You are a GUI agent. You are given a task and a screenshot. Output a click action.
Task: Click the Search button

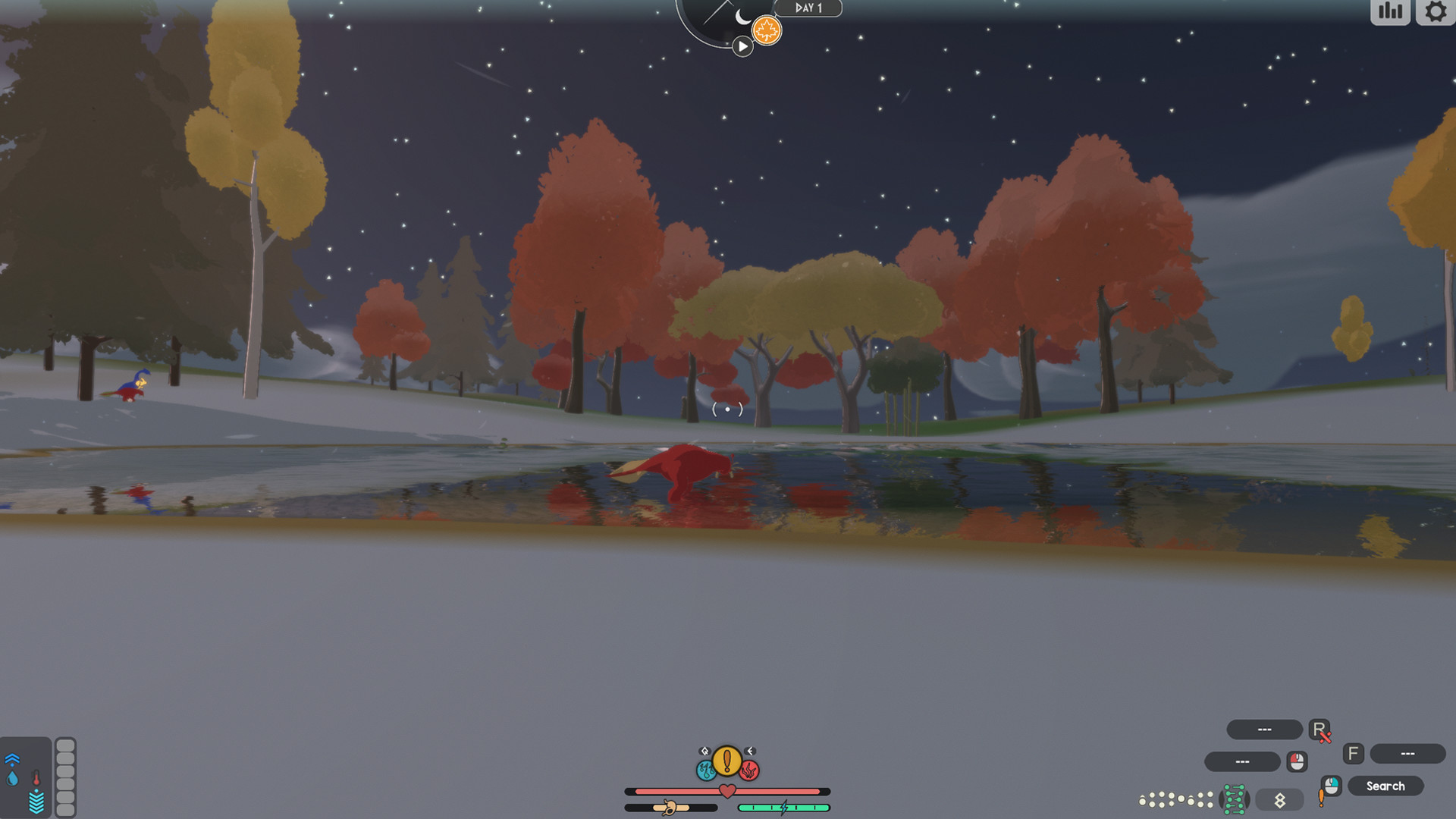pos(1385,786)
